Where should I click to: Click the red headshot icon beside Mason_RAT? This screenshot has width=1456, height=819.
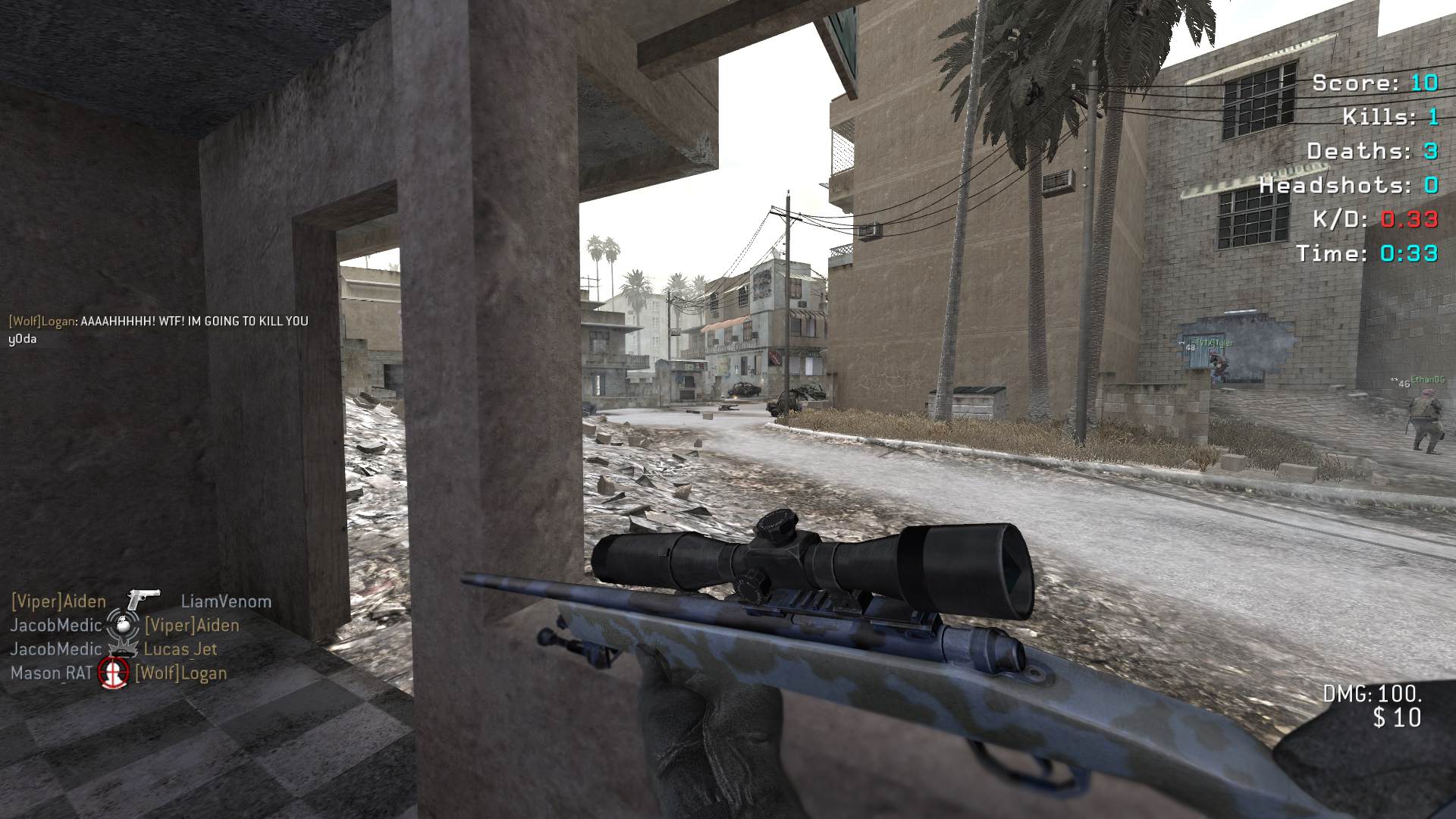114,673
